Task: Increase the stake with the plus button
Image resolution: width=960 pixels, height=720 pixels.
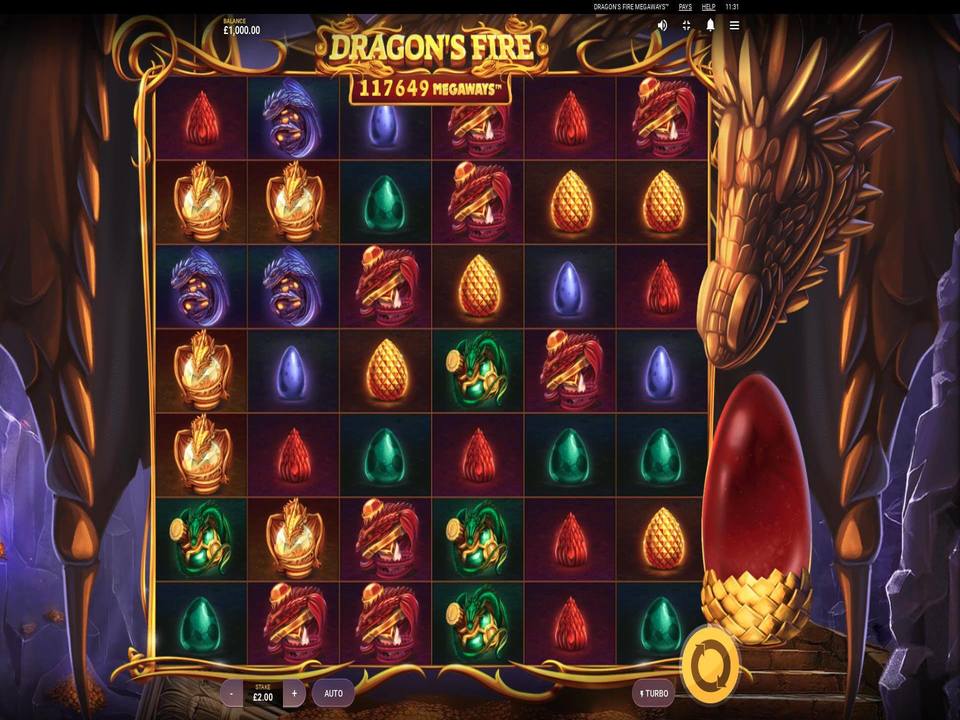Action: [x=294, y=692]
